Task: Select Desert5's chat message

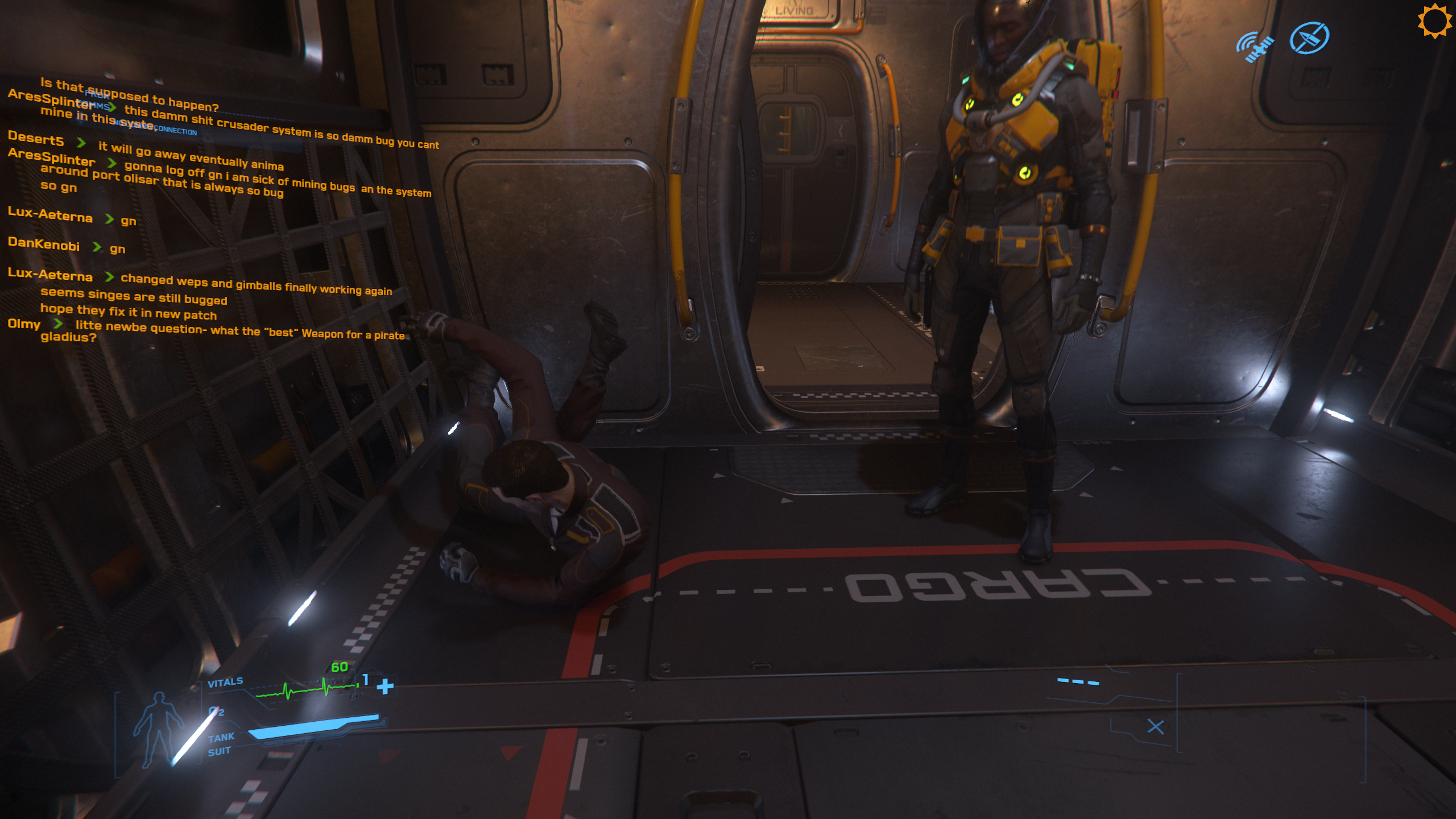Action: pyautogui.click(x=191, y=156)
